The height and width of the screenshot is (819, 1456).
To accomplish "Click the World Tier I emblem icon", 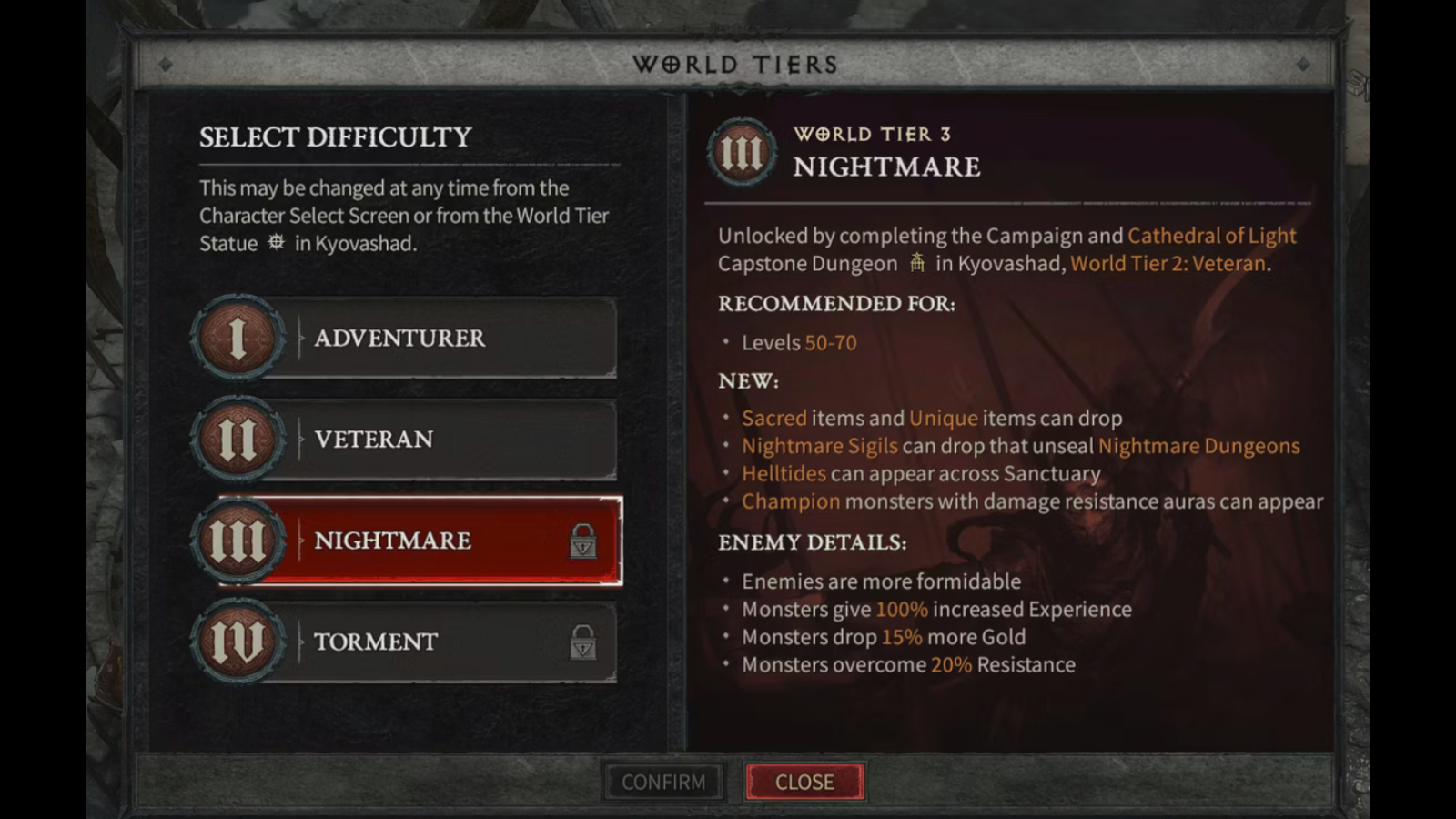I will (238, 338).
